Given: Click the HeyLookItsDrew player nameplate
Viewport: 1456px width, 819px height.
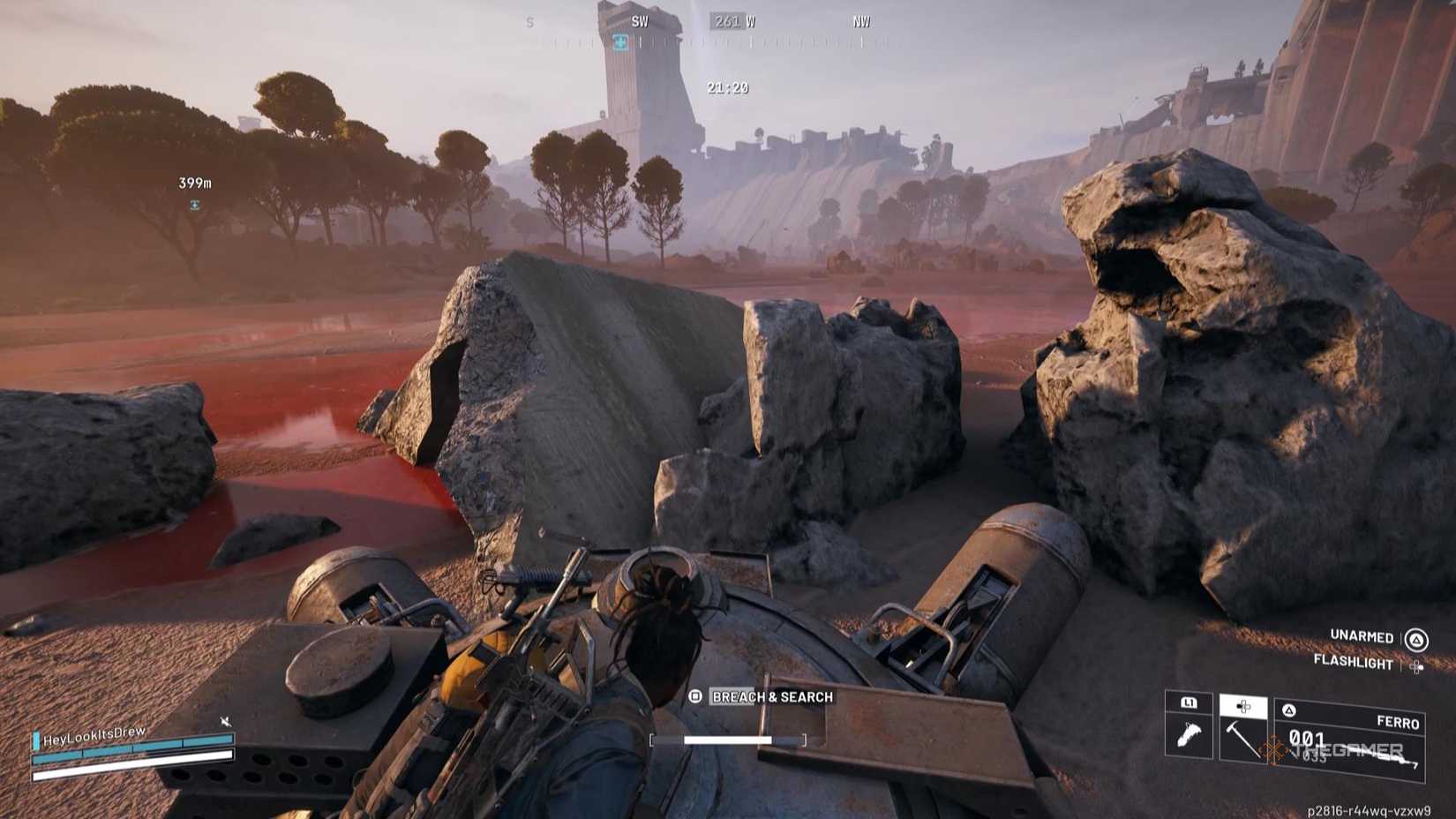Looking at the screenshot, I should (x=93, y=737).
